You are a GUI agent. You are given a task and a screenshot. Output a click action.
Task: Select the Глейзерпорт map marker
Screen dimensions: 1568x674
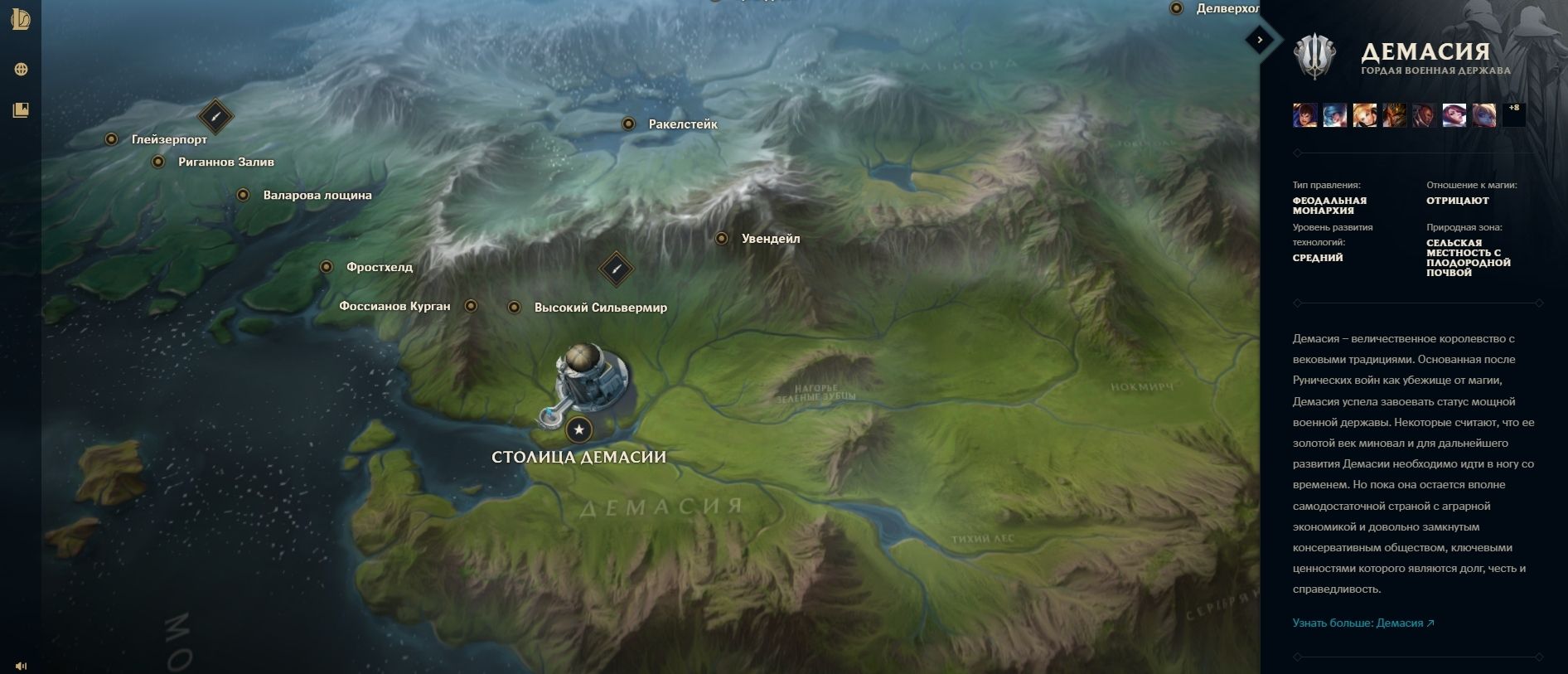(111, 139)
